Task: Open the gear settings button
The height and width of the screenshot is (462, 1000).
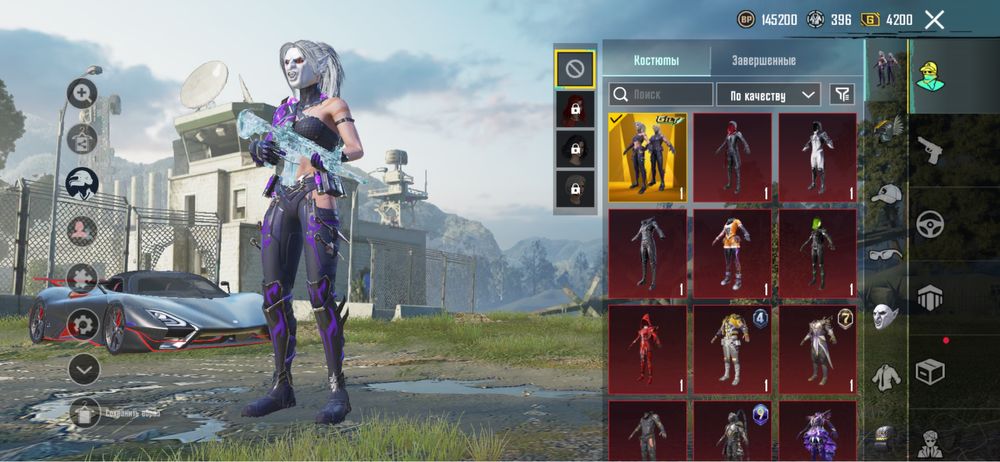Action: click(x=82, y=324)
